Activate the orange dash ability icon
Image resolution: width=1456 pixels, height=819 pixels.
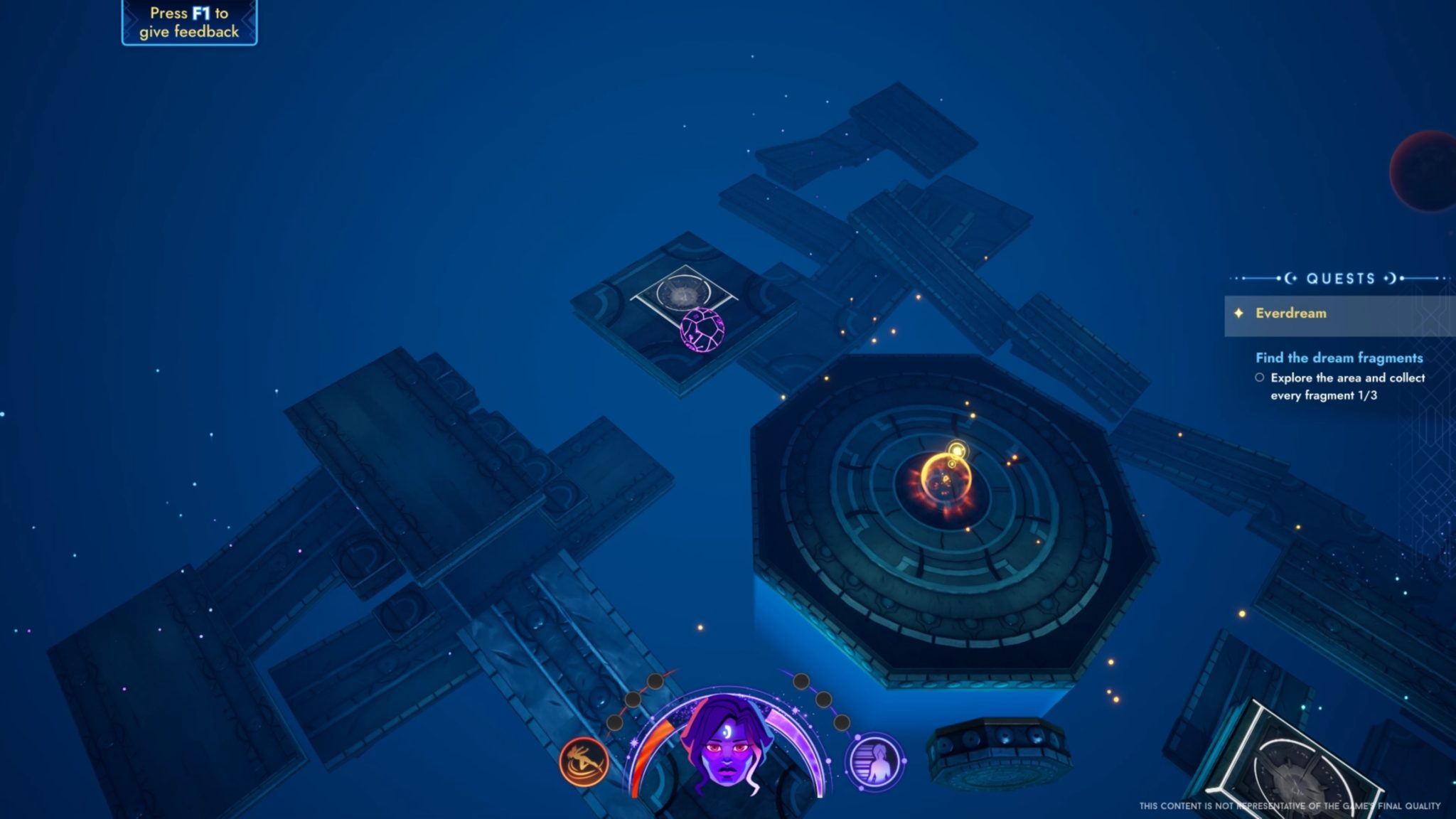point(584,761)
